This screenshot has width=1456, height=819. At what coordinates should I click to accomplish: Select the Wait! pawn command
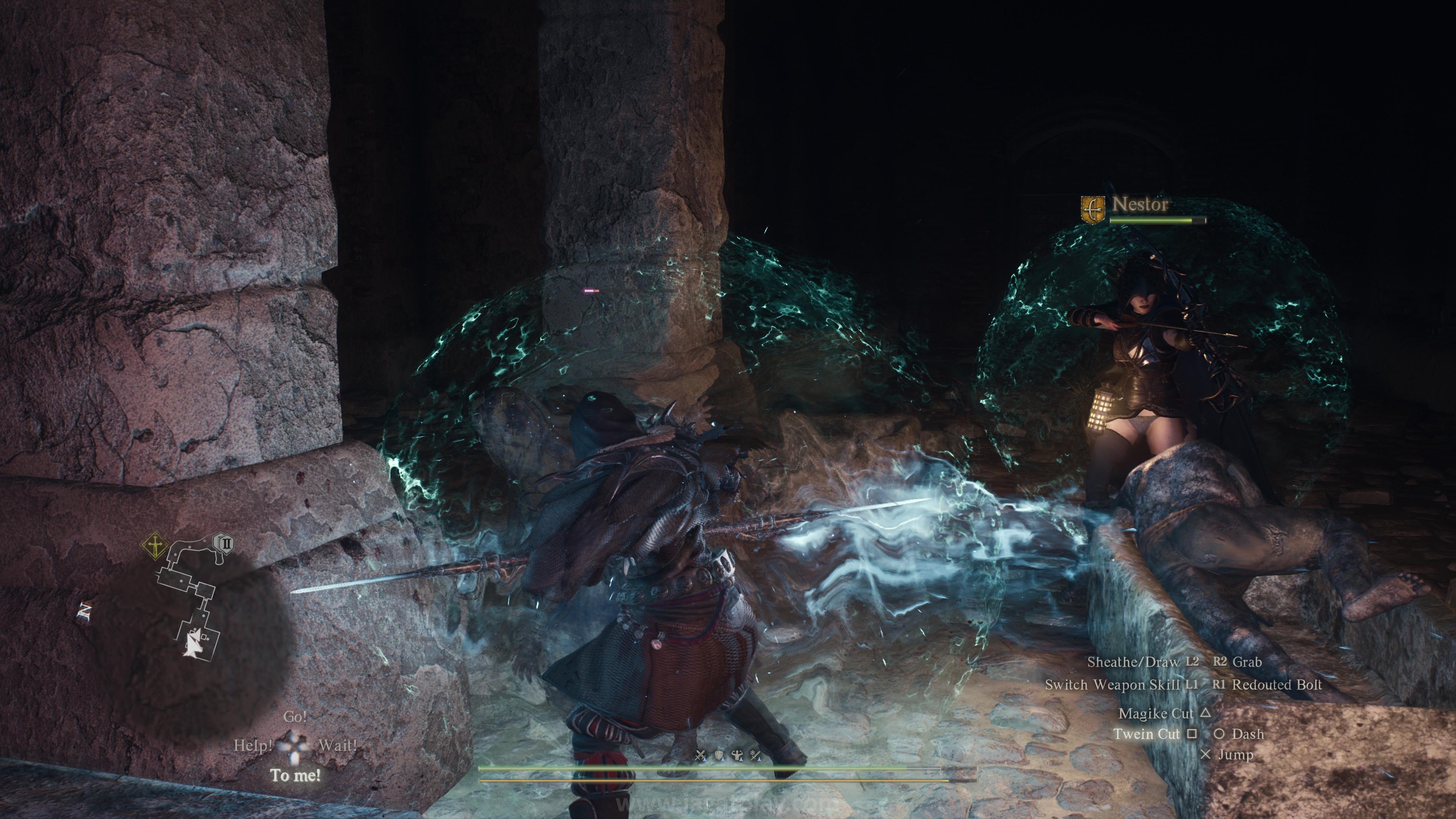(x=337, y=745)
